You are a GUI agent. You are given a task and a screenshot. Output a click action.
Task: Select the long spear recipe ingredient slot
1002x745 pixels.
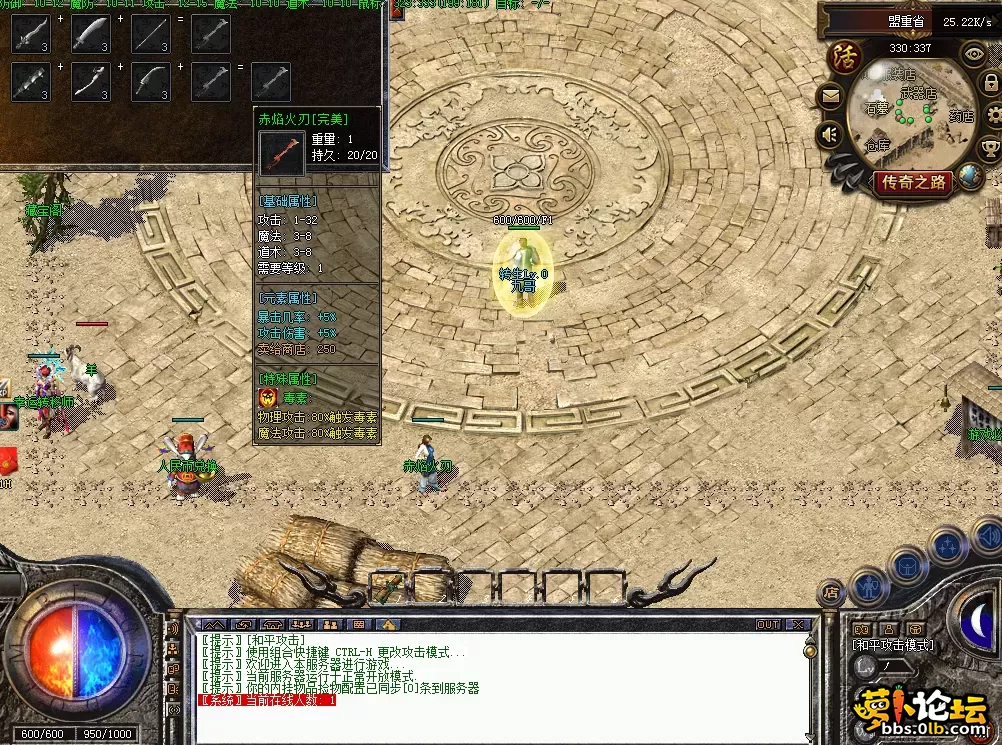[151, 34]
